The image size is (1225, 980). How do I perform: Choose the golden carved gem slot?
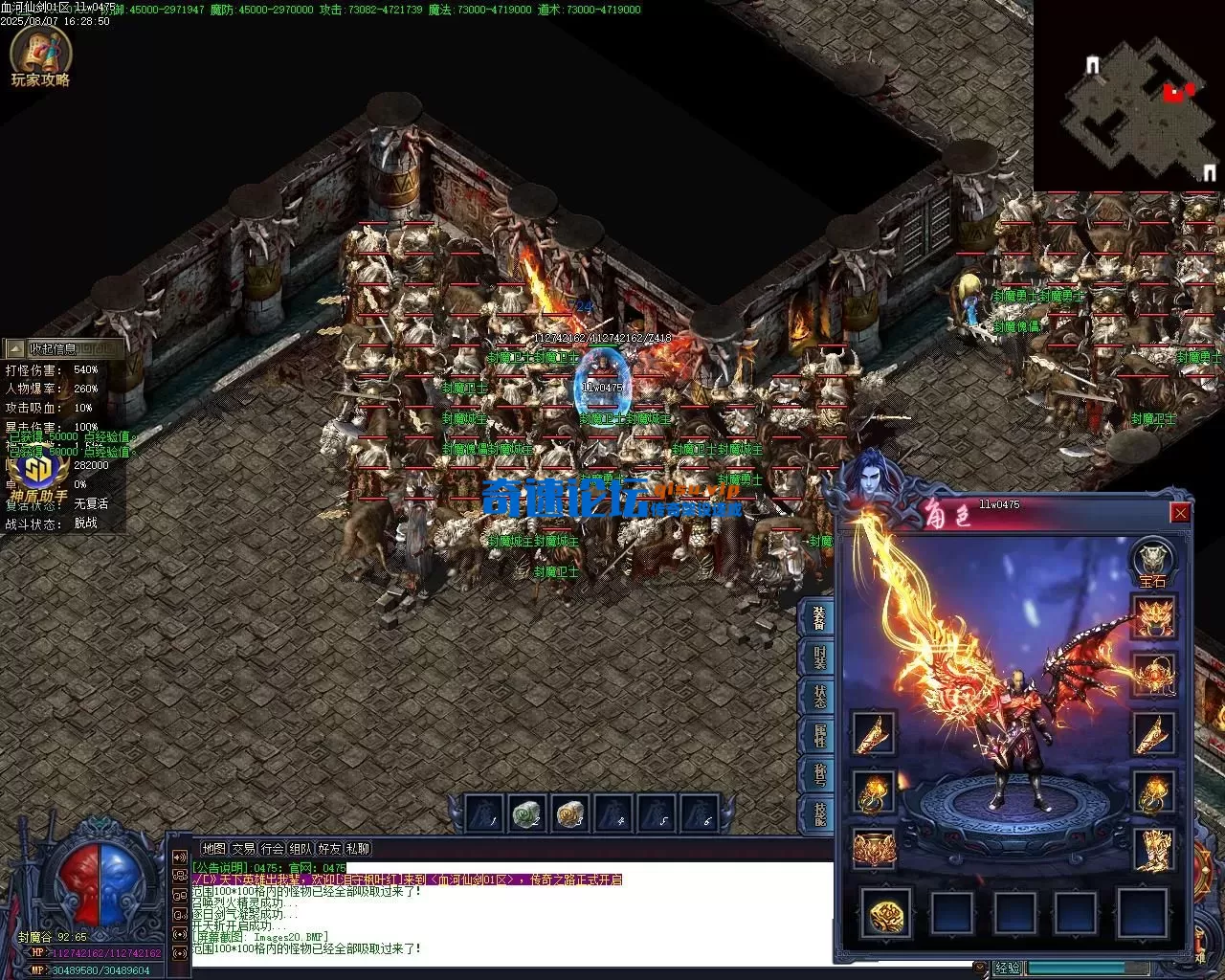884,914
